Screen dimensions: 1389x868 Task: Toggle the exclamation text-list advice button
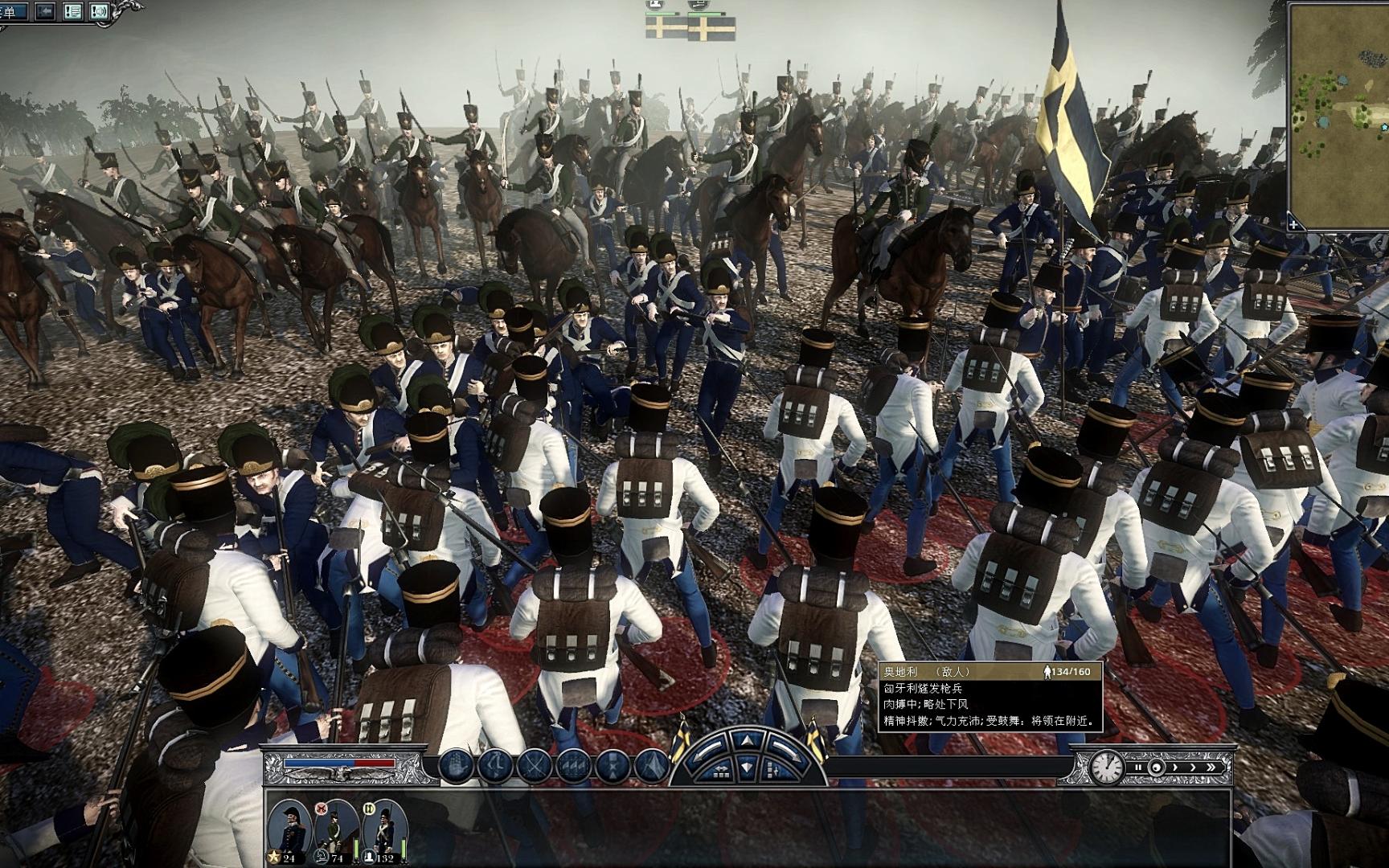click(72, 11)
